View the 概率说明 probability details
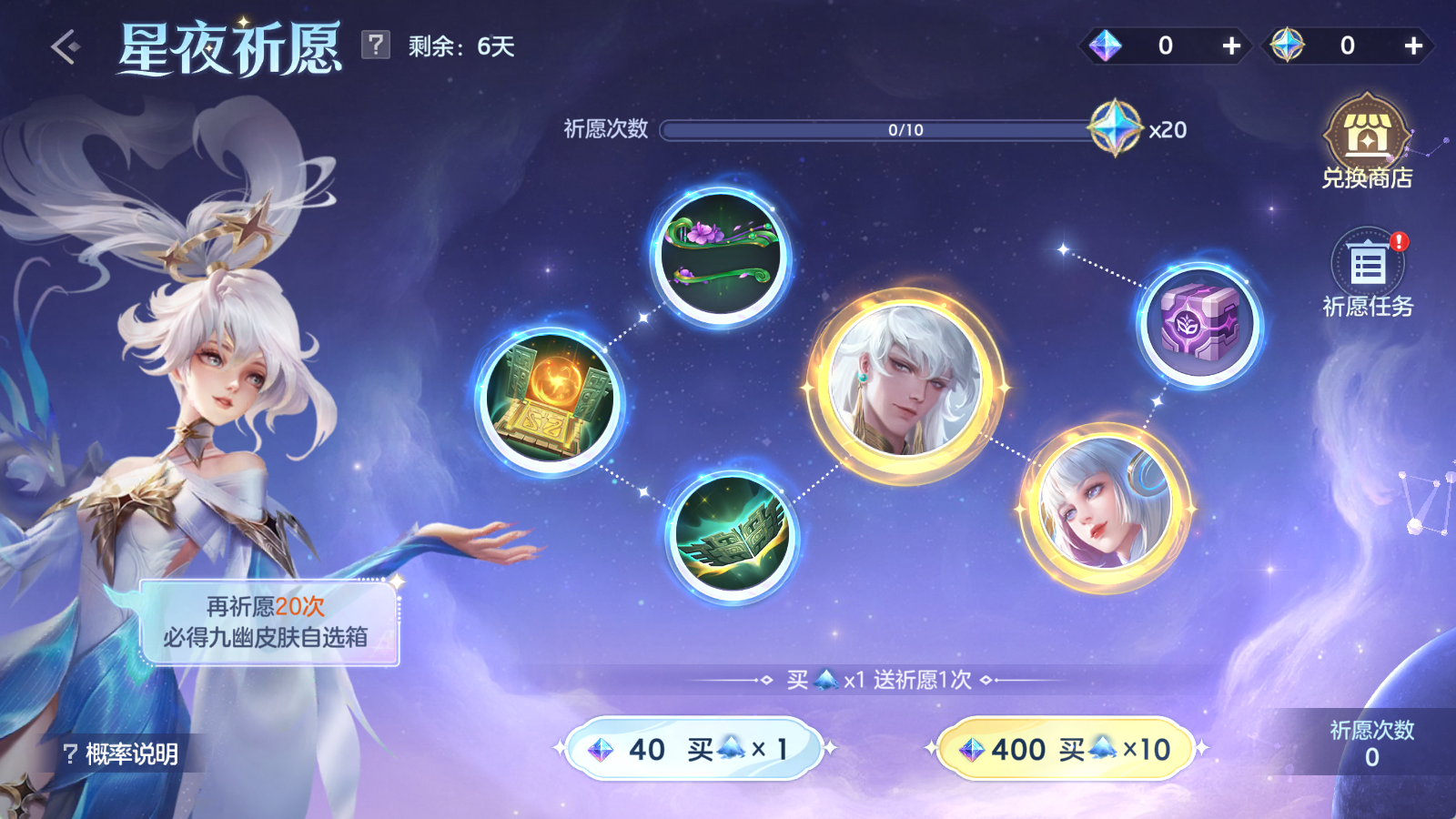 (x=121, y=753)
